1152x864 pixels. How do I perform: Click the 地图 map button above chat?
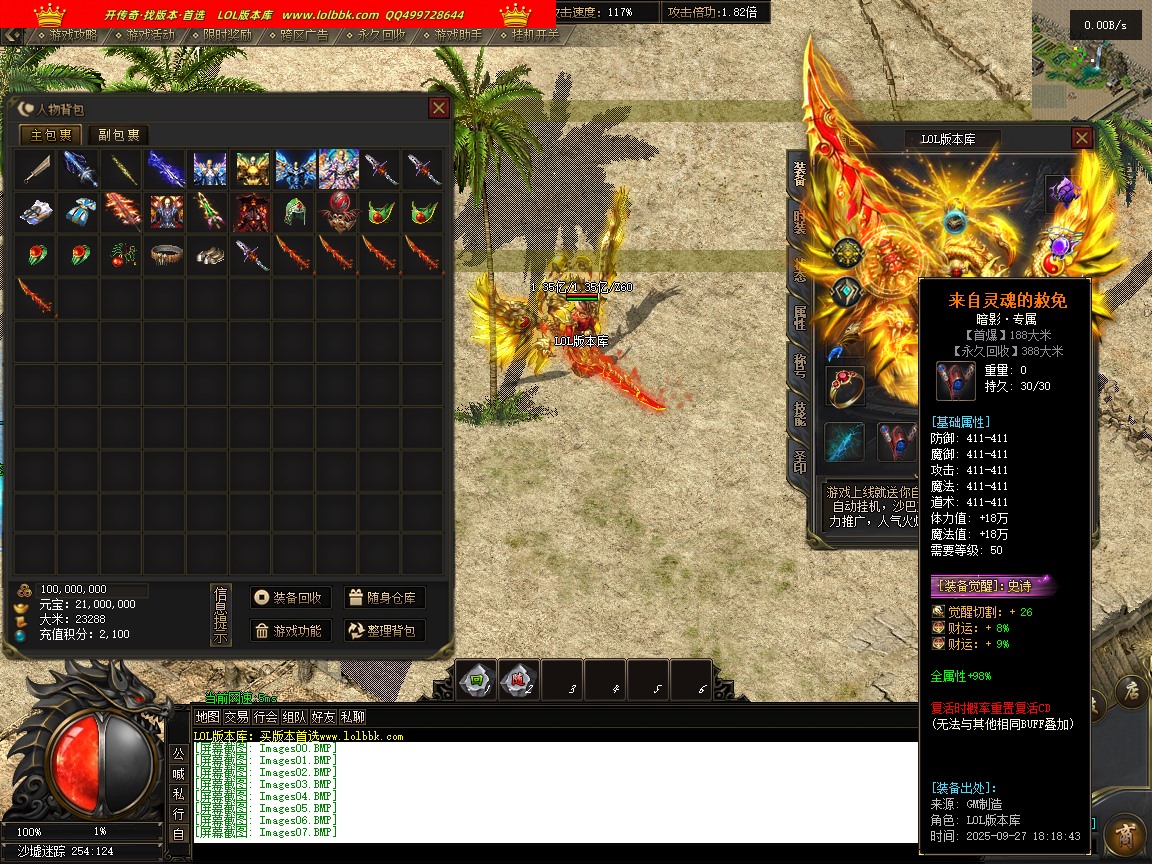207,717
